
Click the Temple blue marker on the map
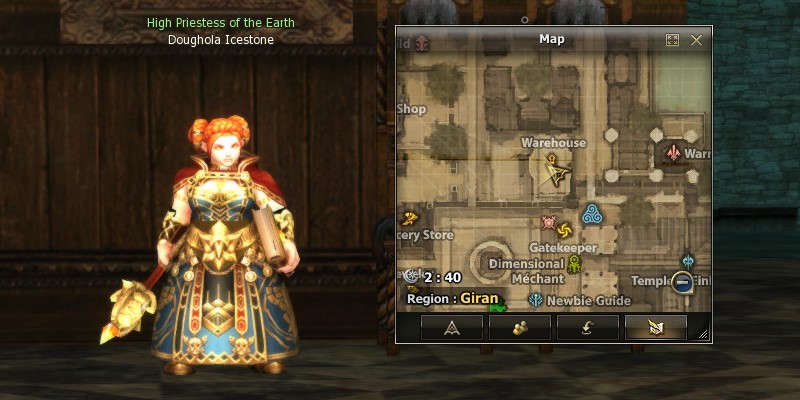click(688, 261)
